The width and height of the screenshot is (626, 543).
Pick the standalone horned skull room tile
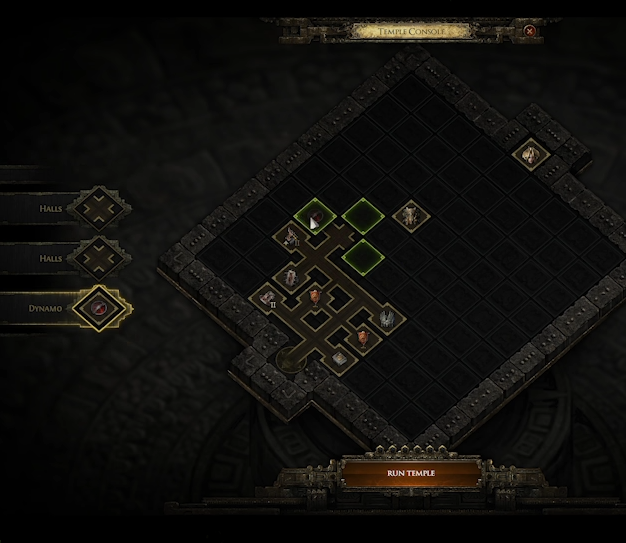[409, 215]
